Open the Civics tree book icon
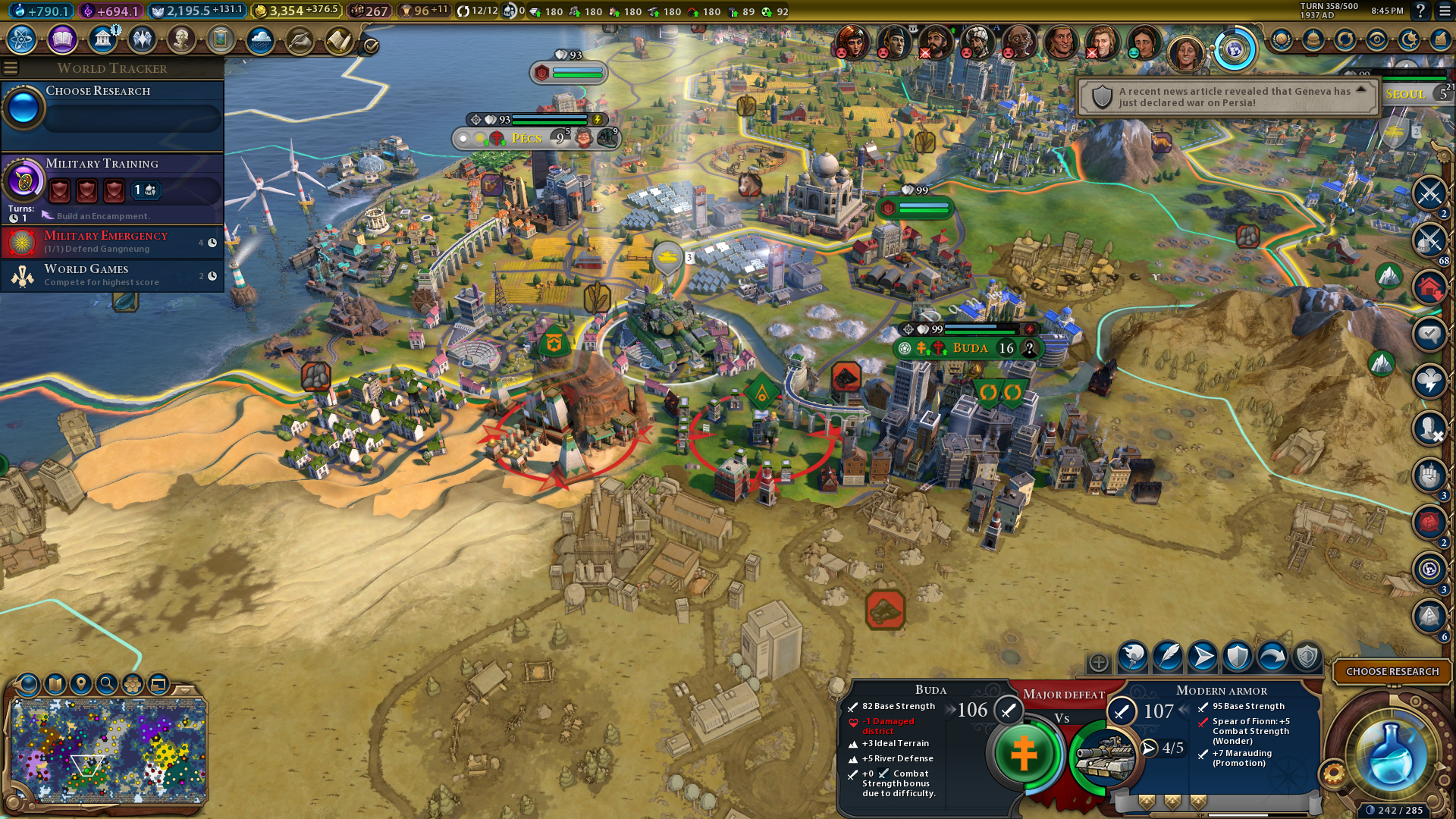 coord(62,39)
